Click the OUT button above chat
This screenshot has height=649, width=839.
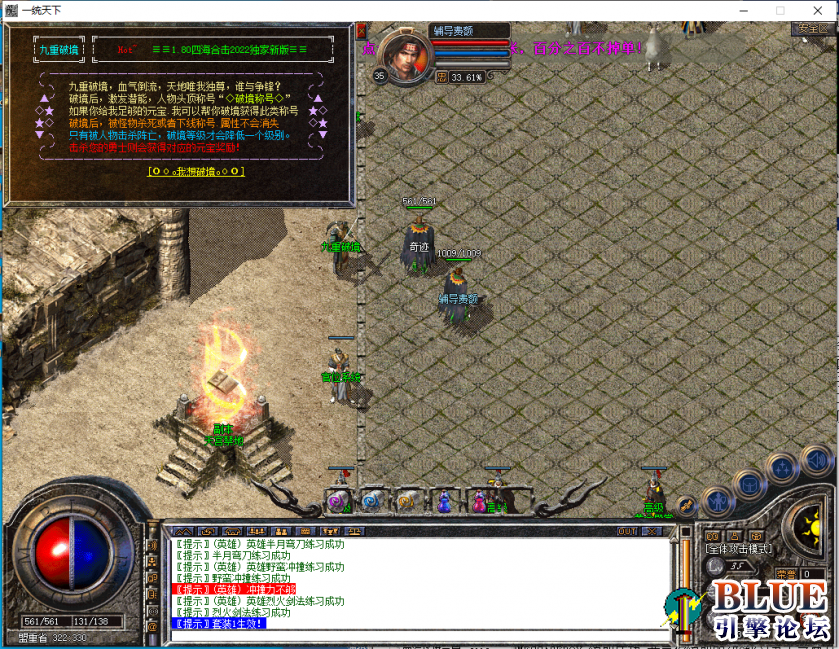tap(628, 531)
